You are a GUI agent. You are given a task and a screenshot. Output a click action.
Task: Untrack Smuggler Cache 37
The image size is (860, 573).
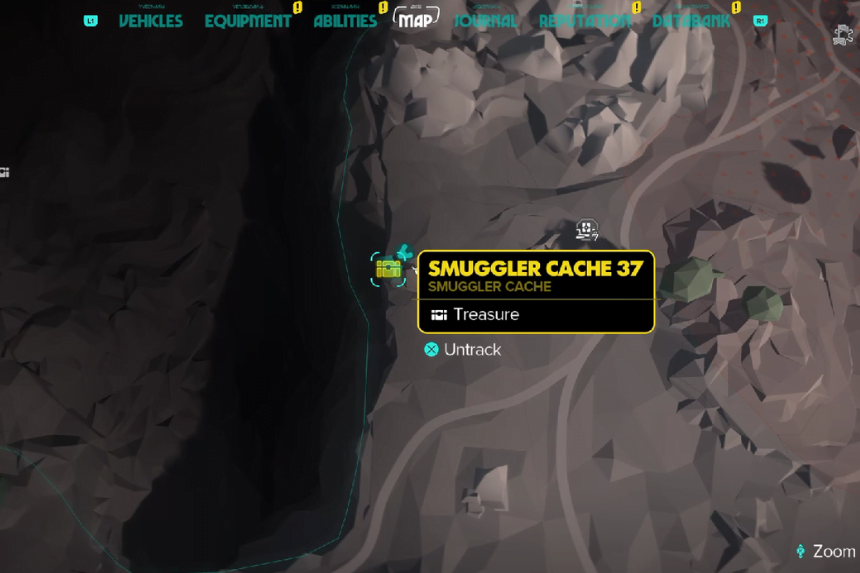point(461,350)
